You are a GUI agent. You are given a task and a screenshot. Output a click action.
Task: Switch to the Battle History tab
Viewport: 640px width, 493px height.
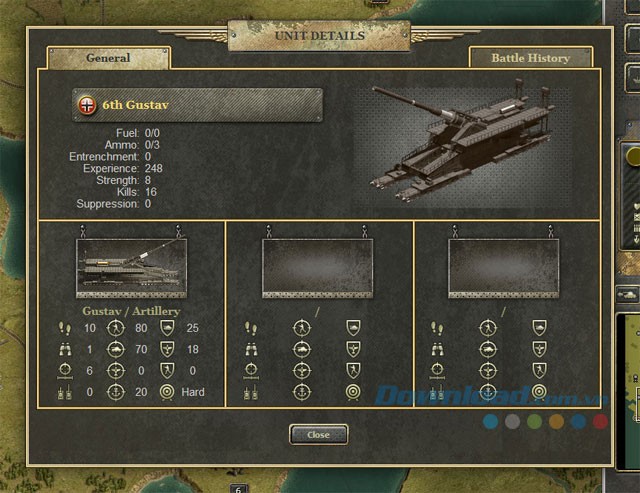(529, 58)
